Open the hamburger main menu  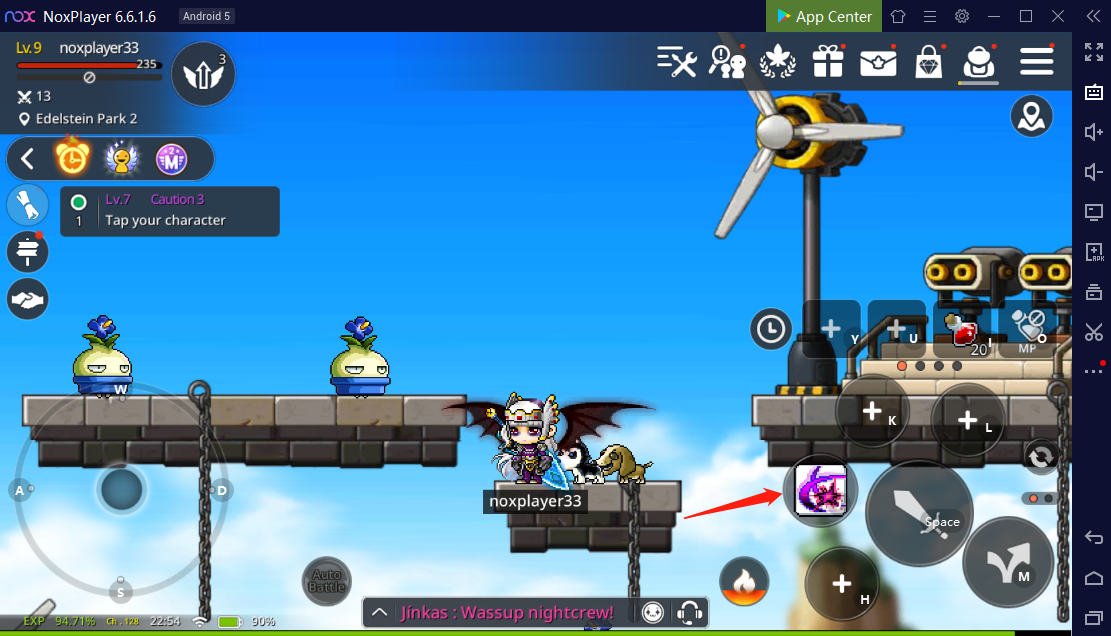[1036, 62]
